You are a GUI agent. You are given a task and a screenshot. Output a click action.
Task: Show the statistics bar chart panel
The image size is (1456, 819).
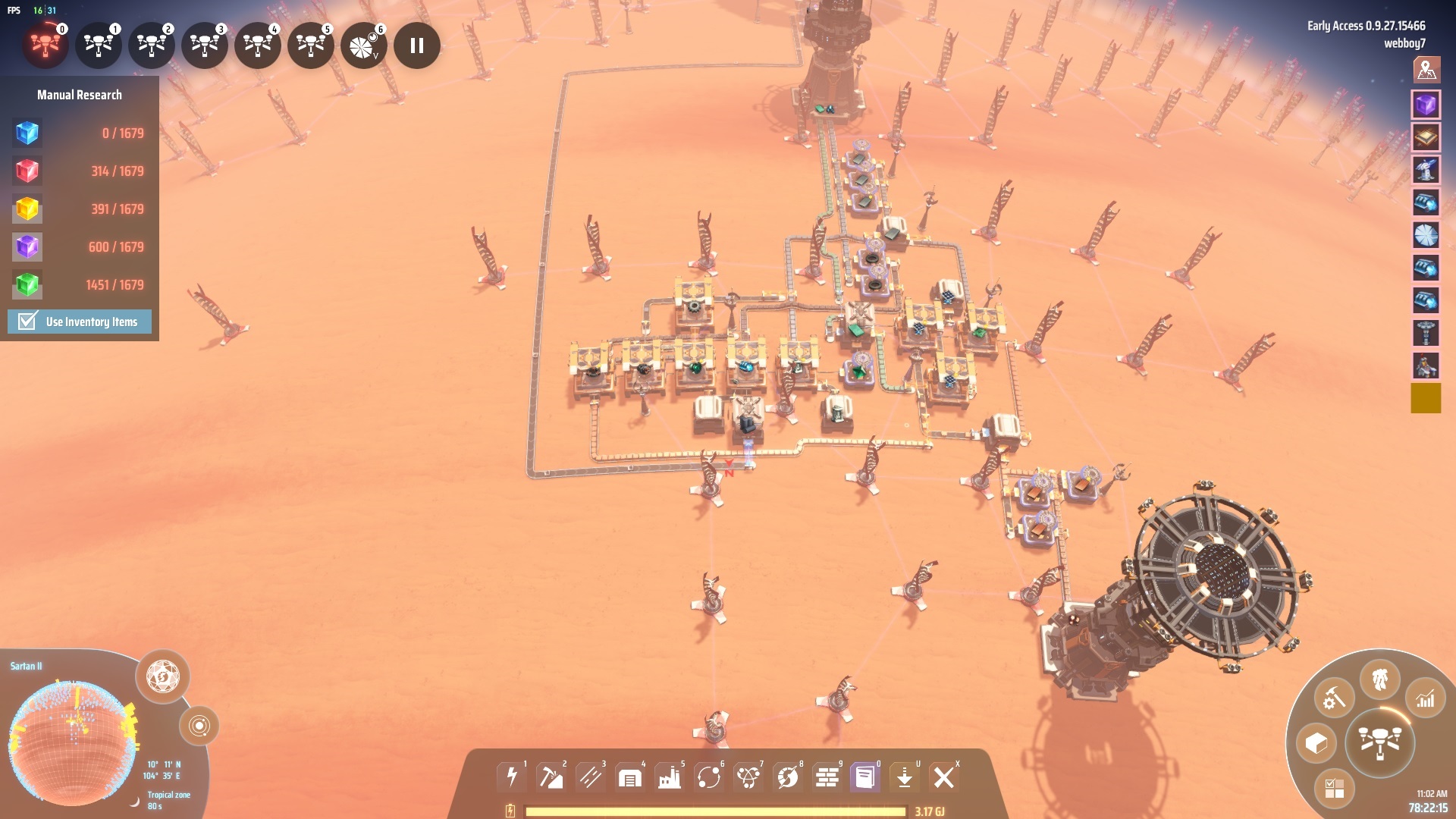(1425, 698)
